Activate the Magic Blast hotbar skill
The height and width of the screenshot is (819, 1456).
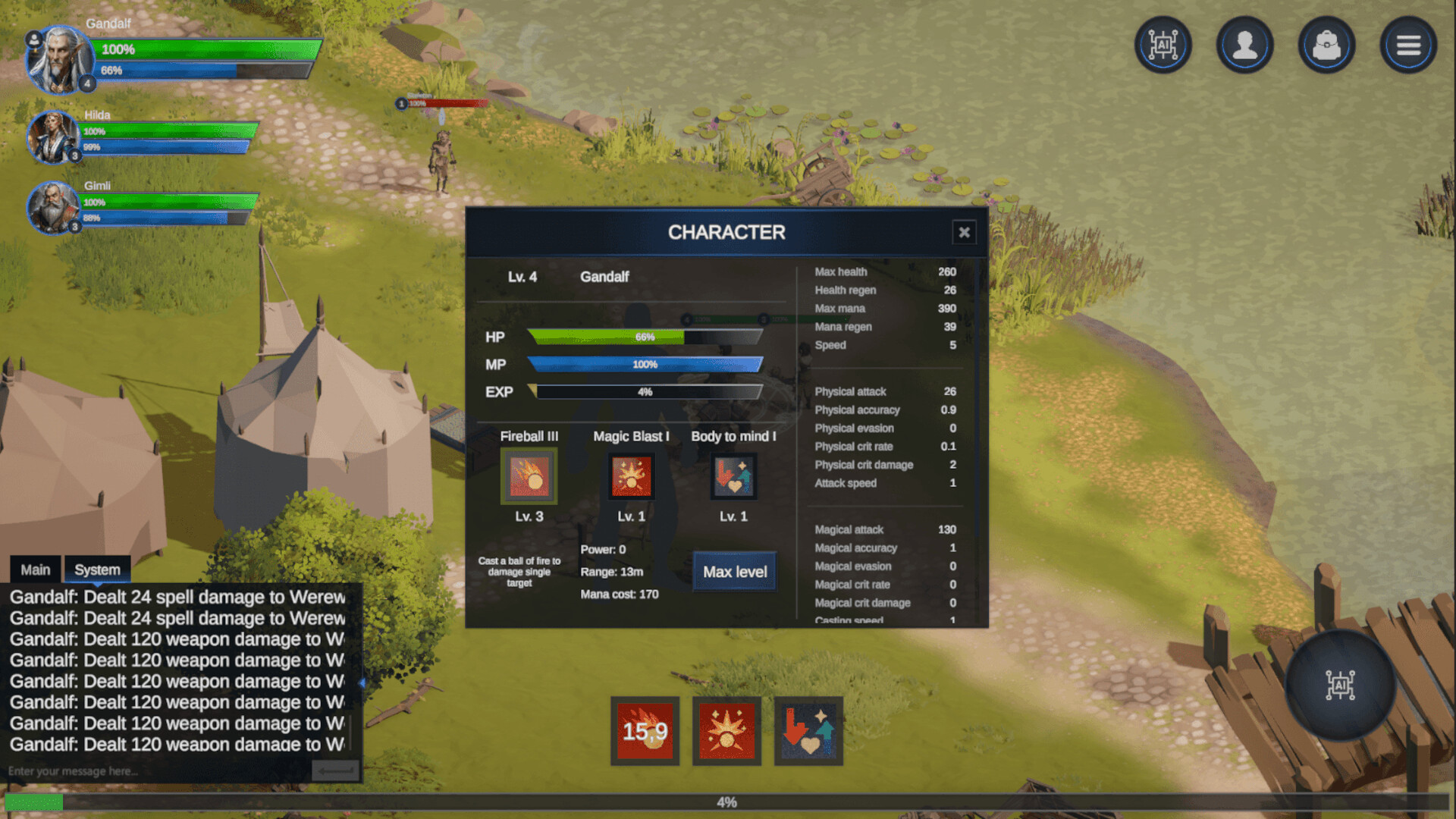(726, 730)
